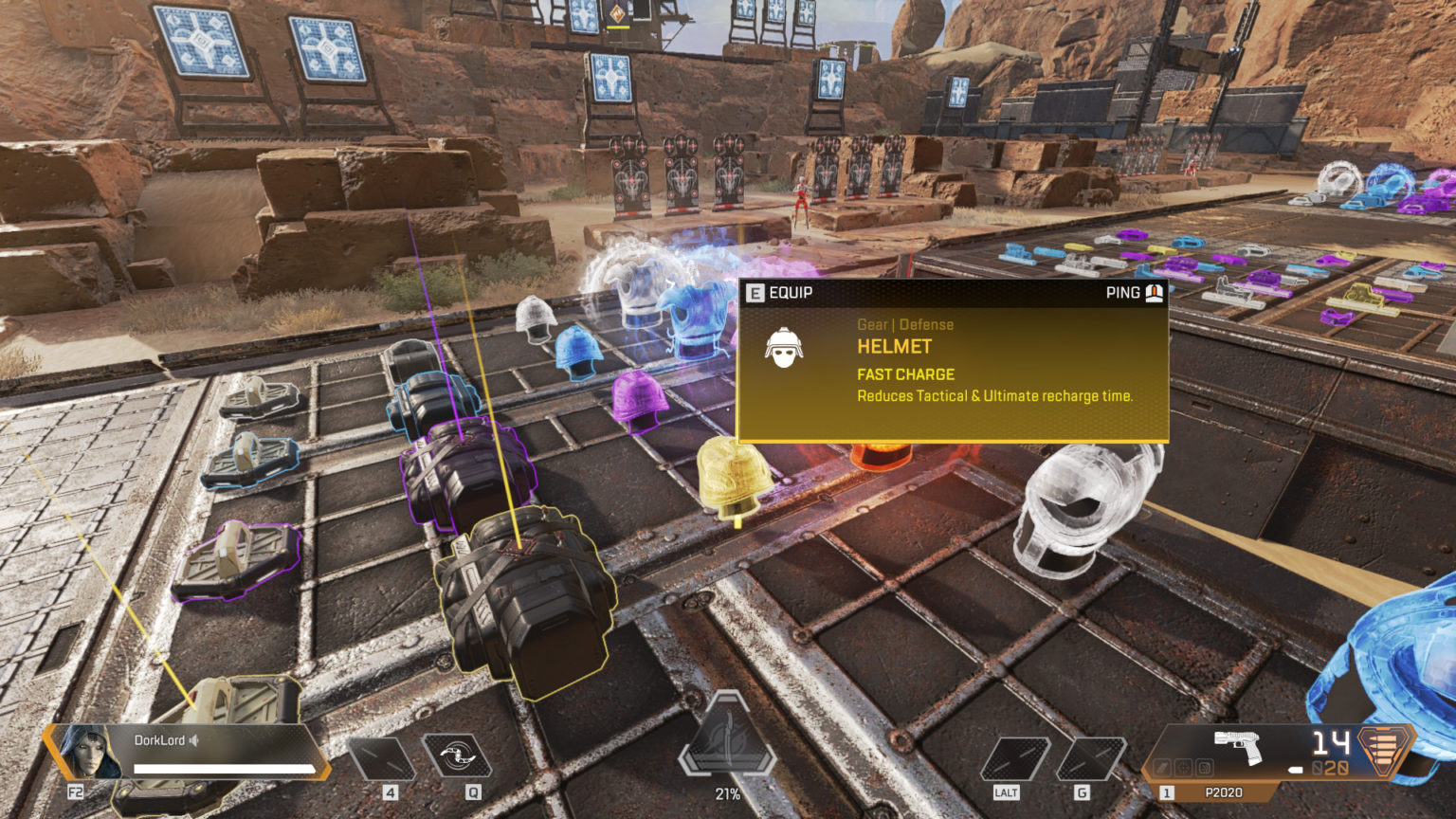Click the P2020 pistol icon in the weapon card
The height and width of the screenshot is (819, 1456).
click(x=1237, y=747)
